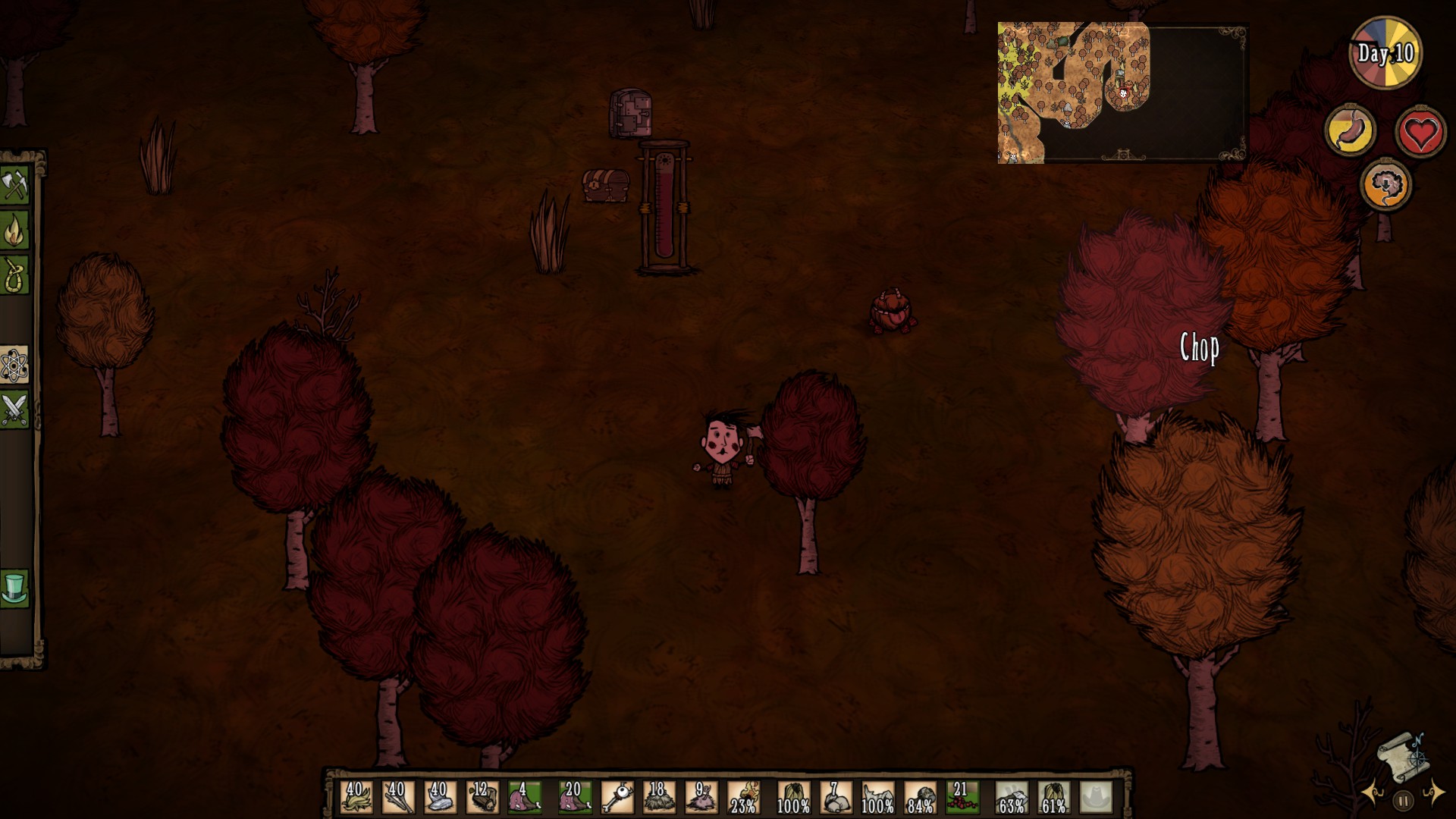
Task: Click the minimap in the corner
Action: (1122, 93)
